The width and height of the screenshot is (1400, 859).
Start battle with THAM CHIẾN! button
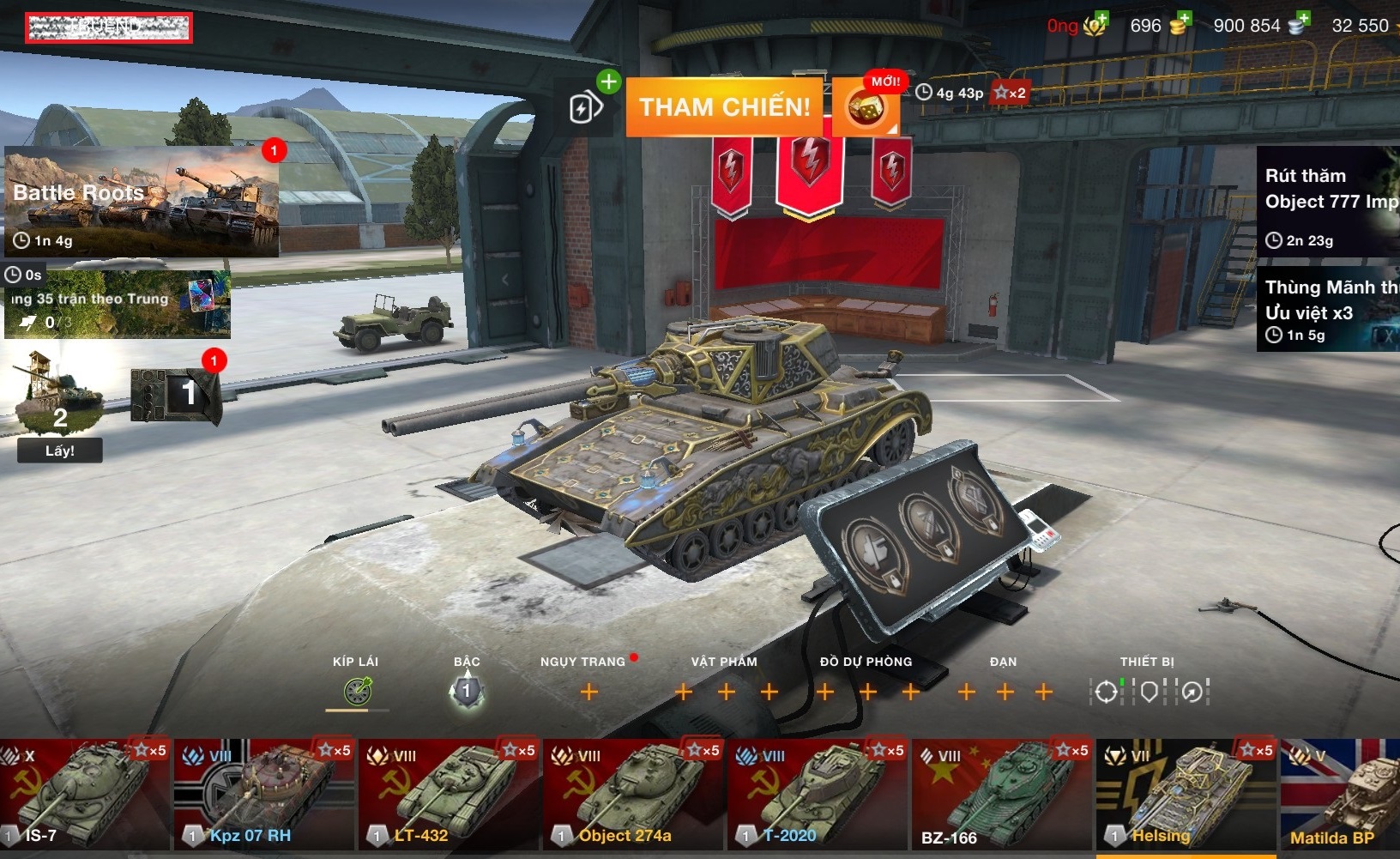725,107
